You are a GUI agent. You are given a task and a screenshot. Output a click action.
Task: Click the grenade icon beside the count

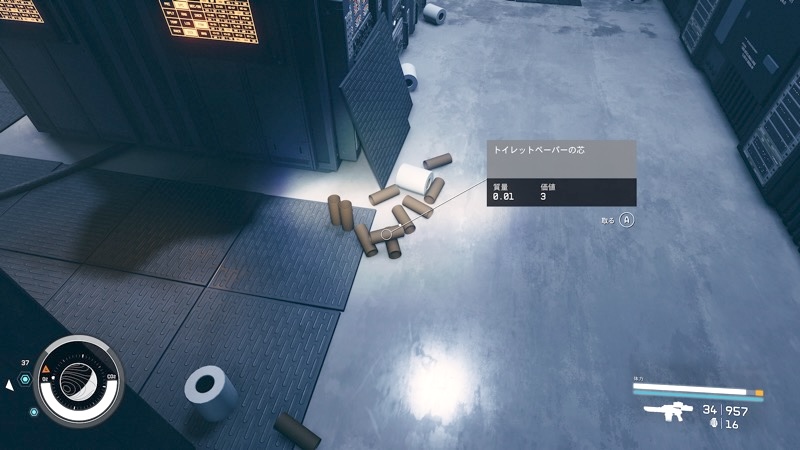713,424
